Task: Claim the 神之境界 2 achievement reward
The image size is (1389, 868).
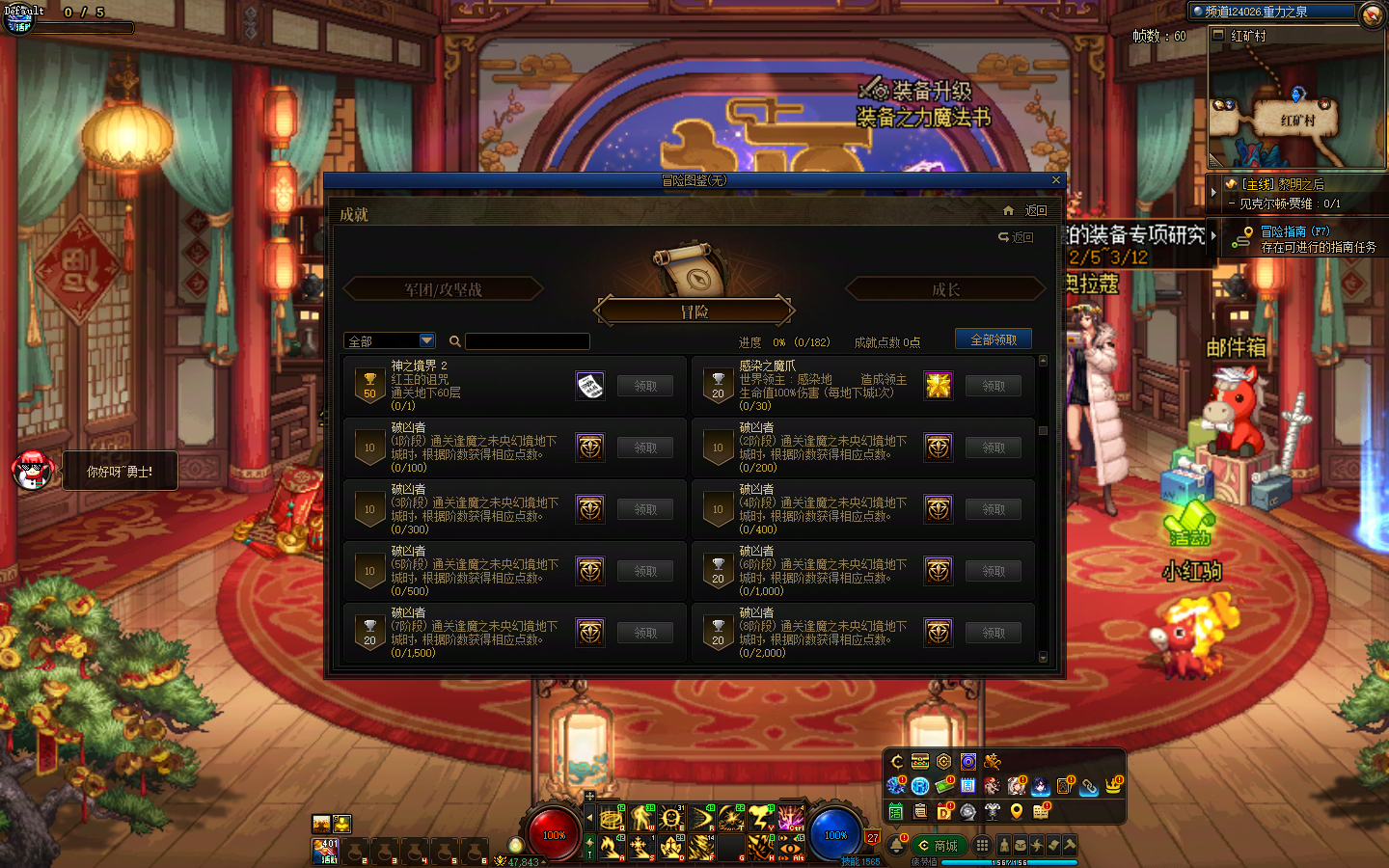Action: point(645,386)
